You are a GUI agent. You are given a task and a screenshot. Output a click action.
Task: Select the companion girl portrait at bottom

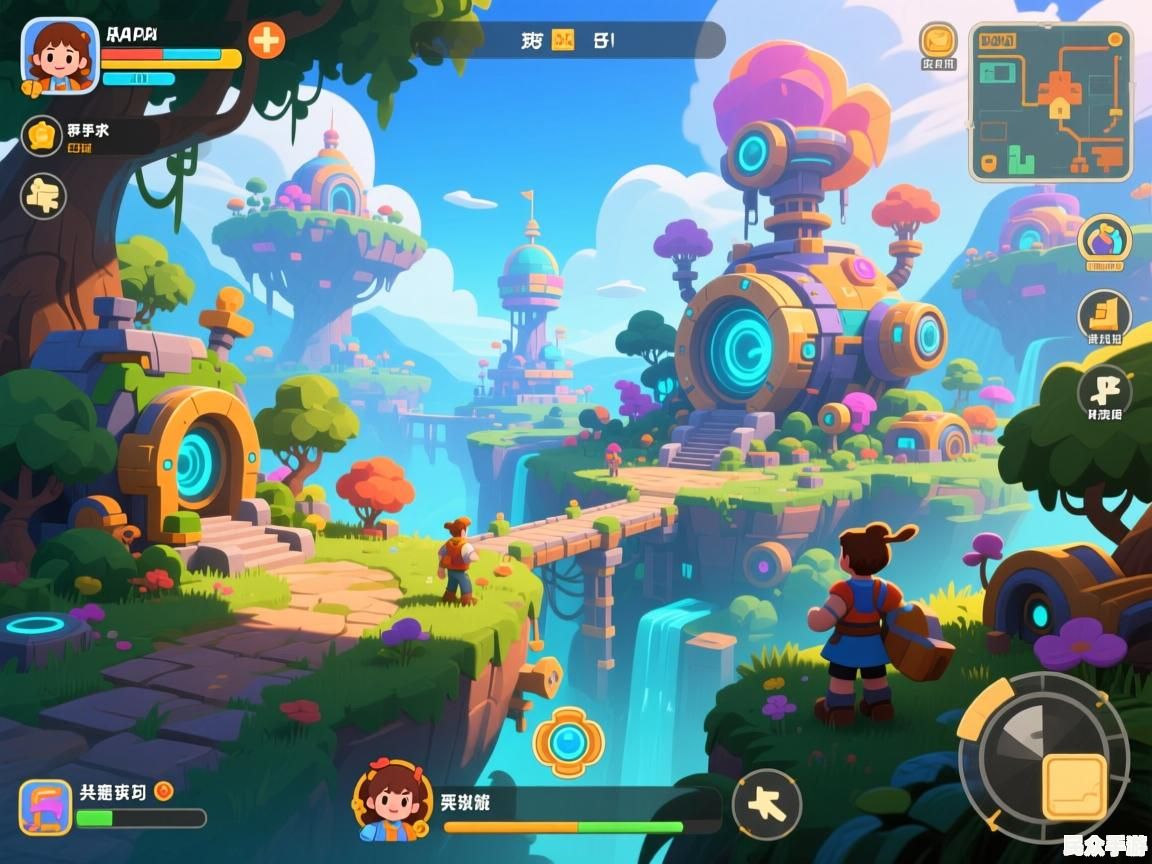pos(393,800)
